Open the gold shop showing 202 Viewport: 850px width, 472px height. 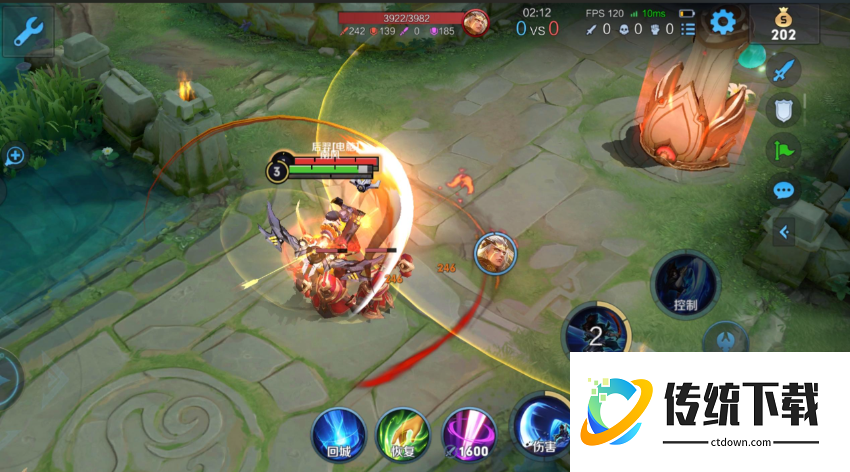pos(783,25)
